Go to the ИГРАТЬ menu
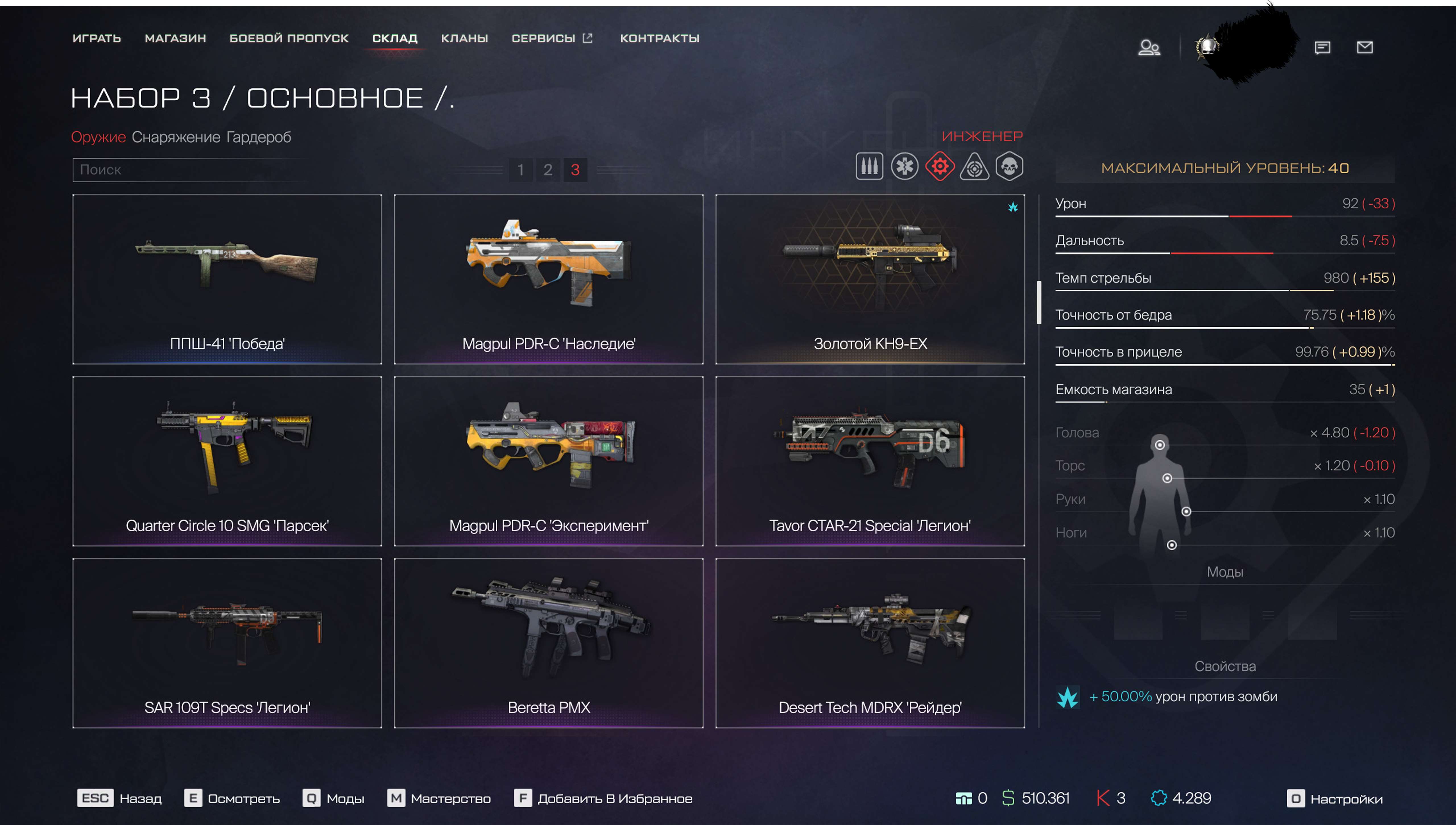 [96, 39]
